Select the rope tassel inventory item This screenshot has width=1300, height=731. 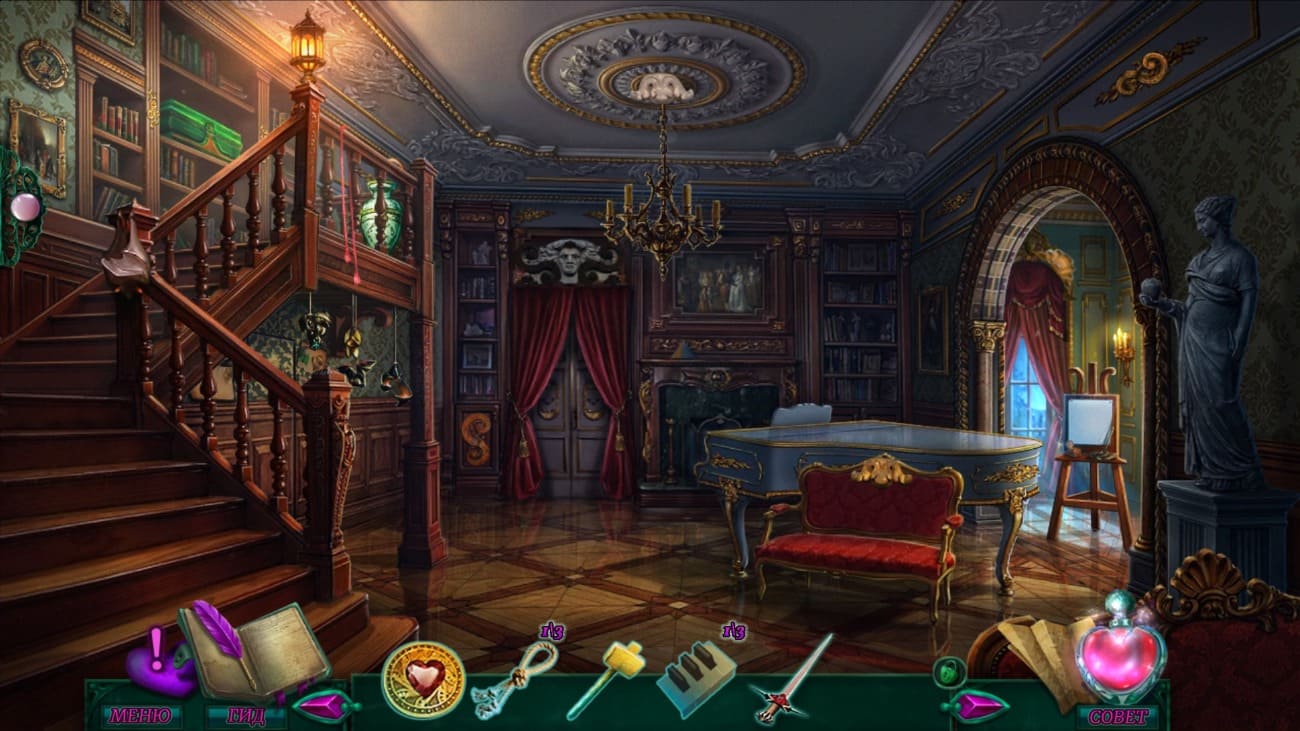click(x=514, y=679)
